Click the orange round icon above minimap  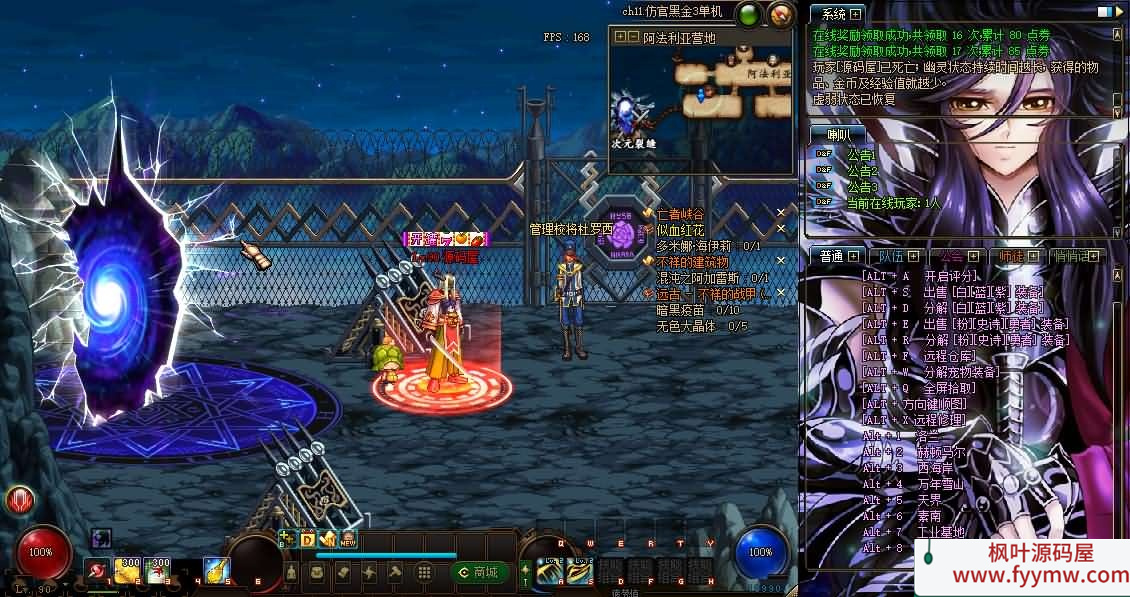(781, 14)
